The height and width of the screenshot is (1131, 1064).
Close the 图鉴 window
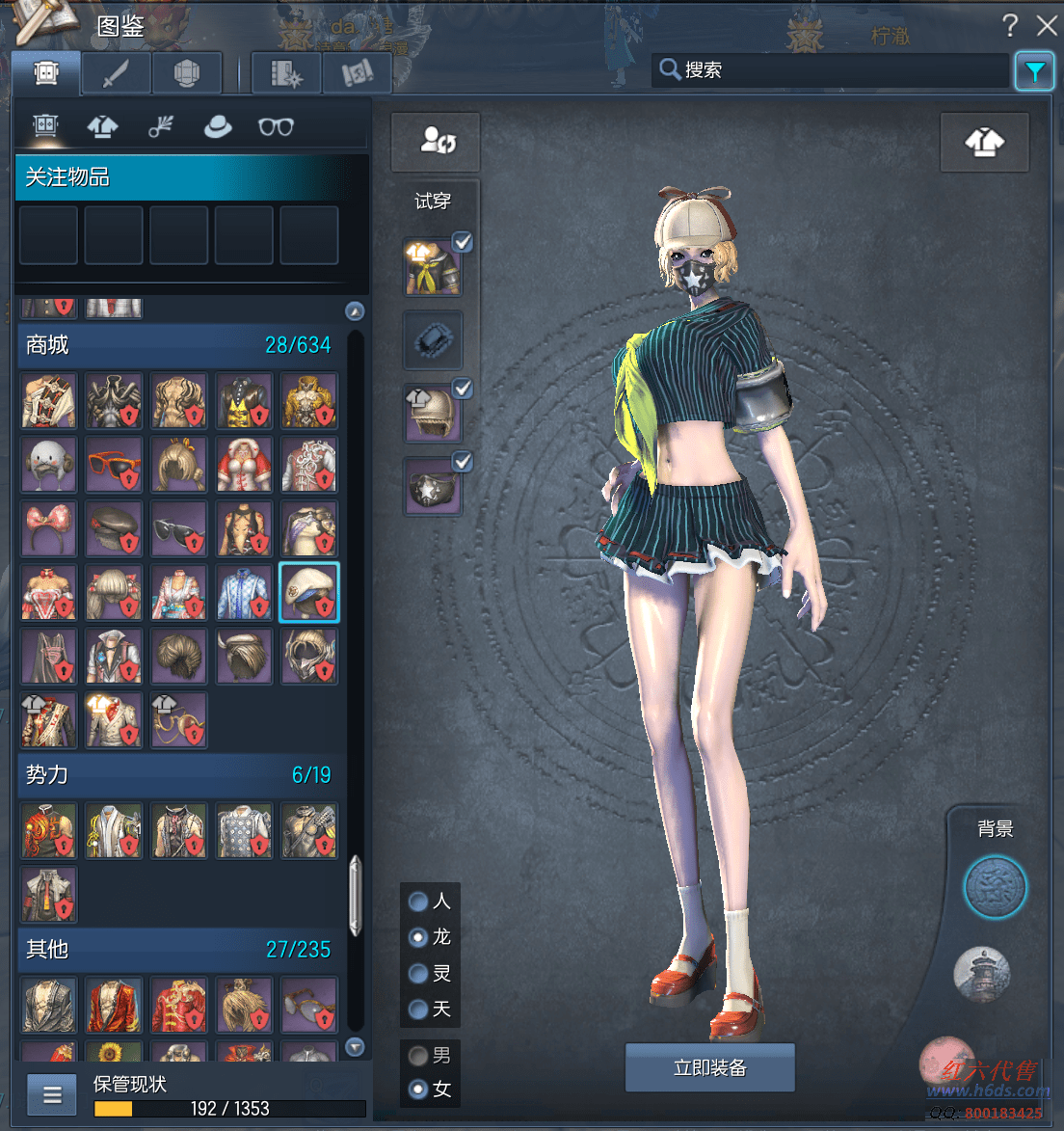(1047, 26)
